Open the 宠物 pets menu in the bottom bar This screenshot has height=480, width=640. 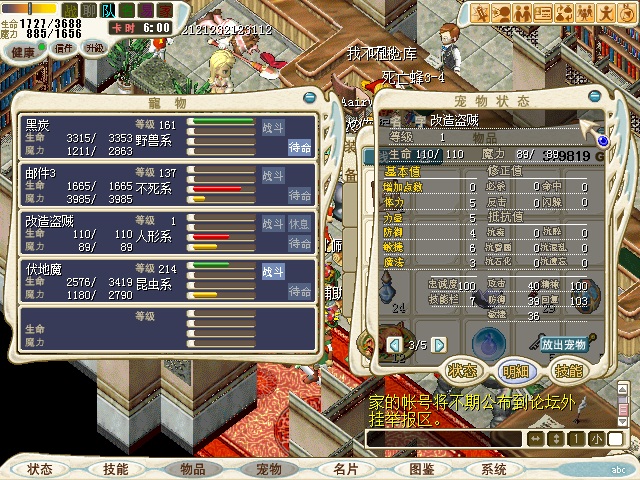(269, 468)
